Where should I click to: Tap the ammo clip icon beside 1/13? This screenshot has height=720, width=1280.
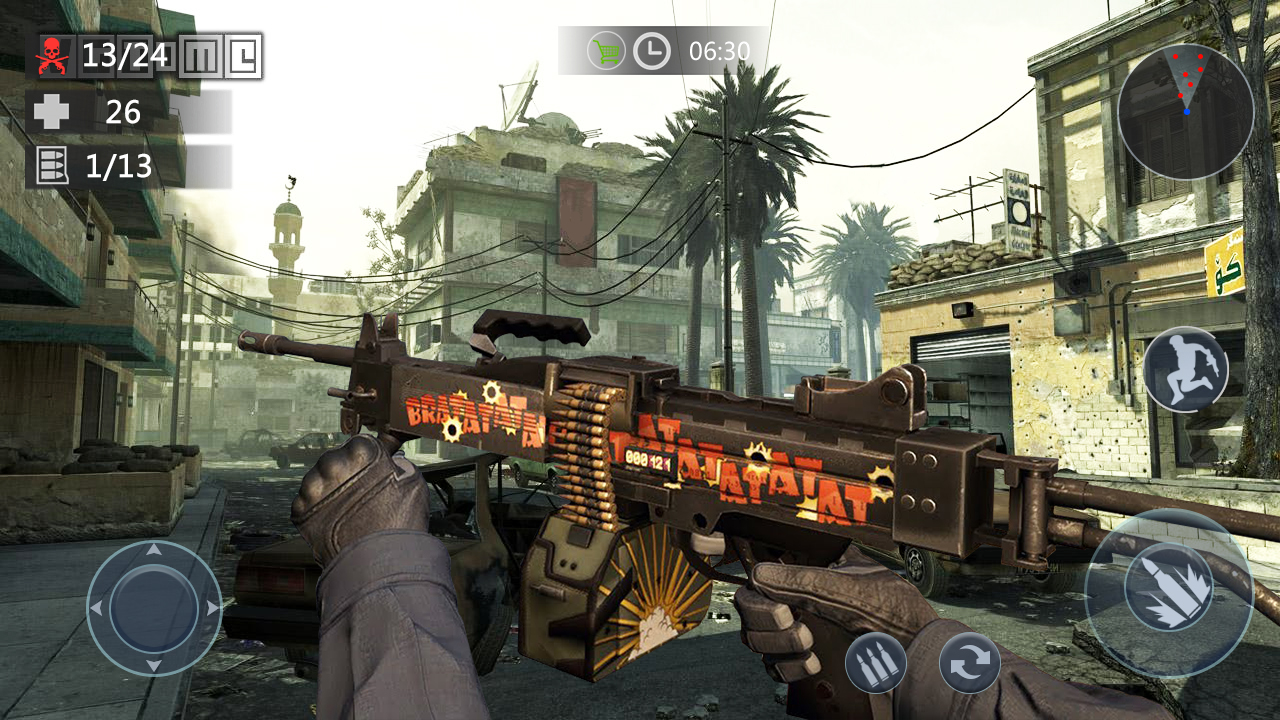(x=54, y=166)
